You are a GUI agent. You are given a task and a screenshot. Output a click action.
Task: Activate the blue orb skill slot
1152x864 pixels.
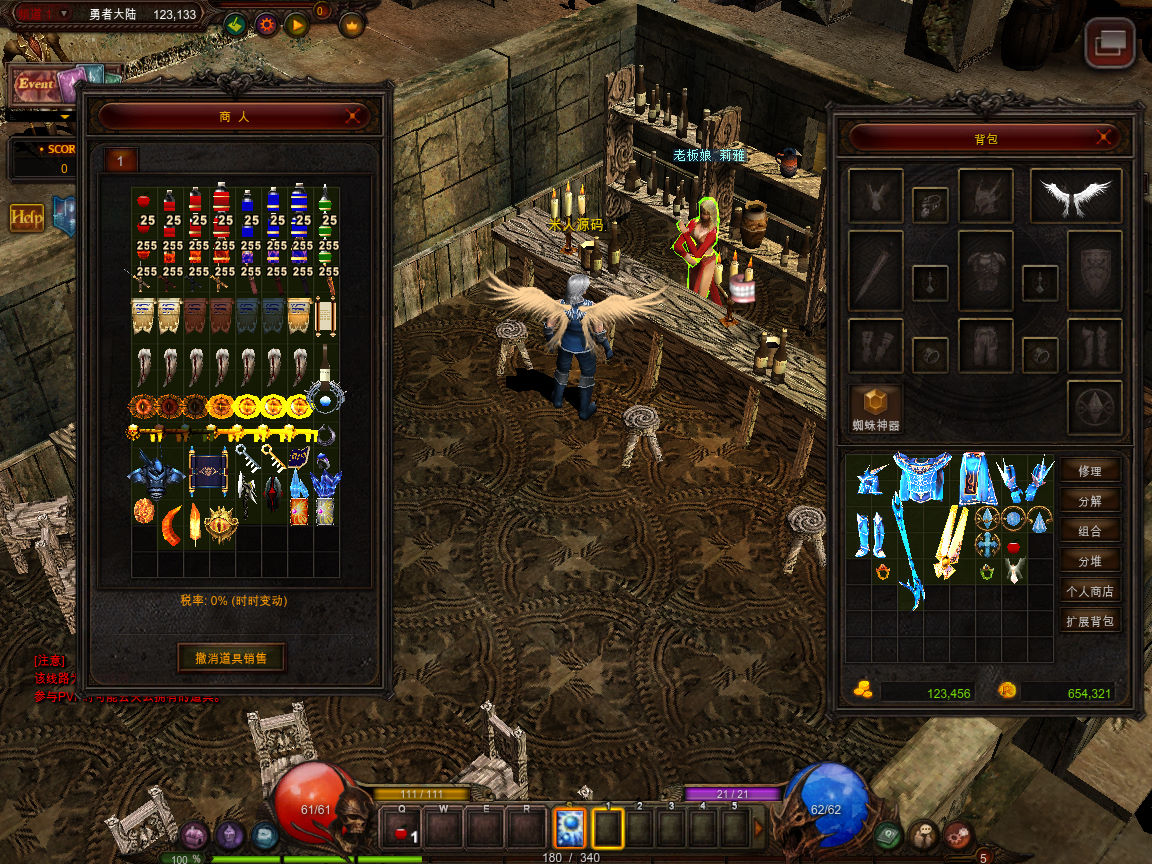tap(569, 828)
